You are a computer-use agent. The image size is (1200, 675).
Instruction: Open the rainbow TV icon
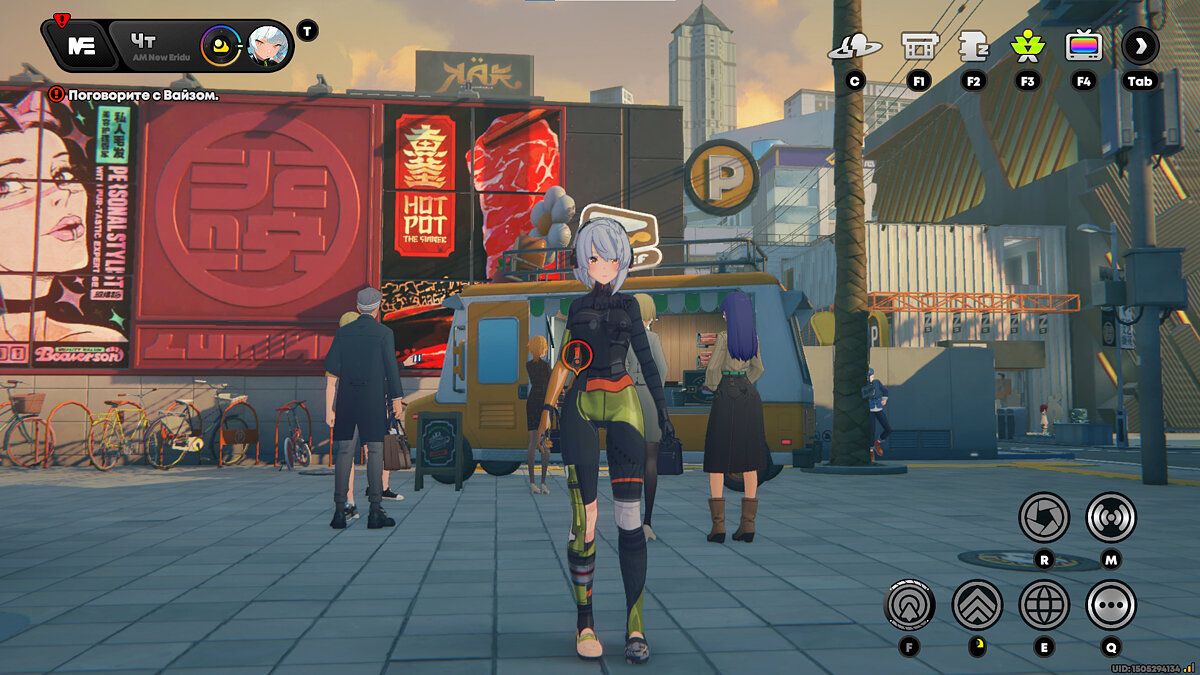pos(1084,46)
